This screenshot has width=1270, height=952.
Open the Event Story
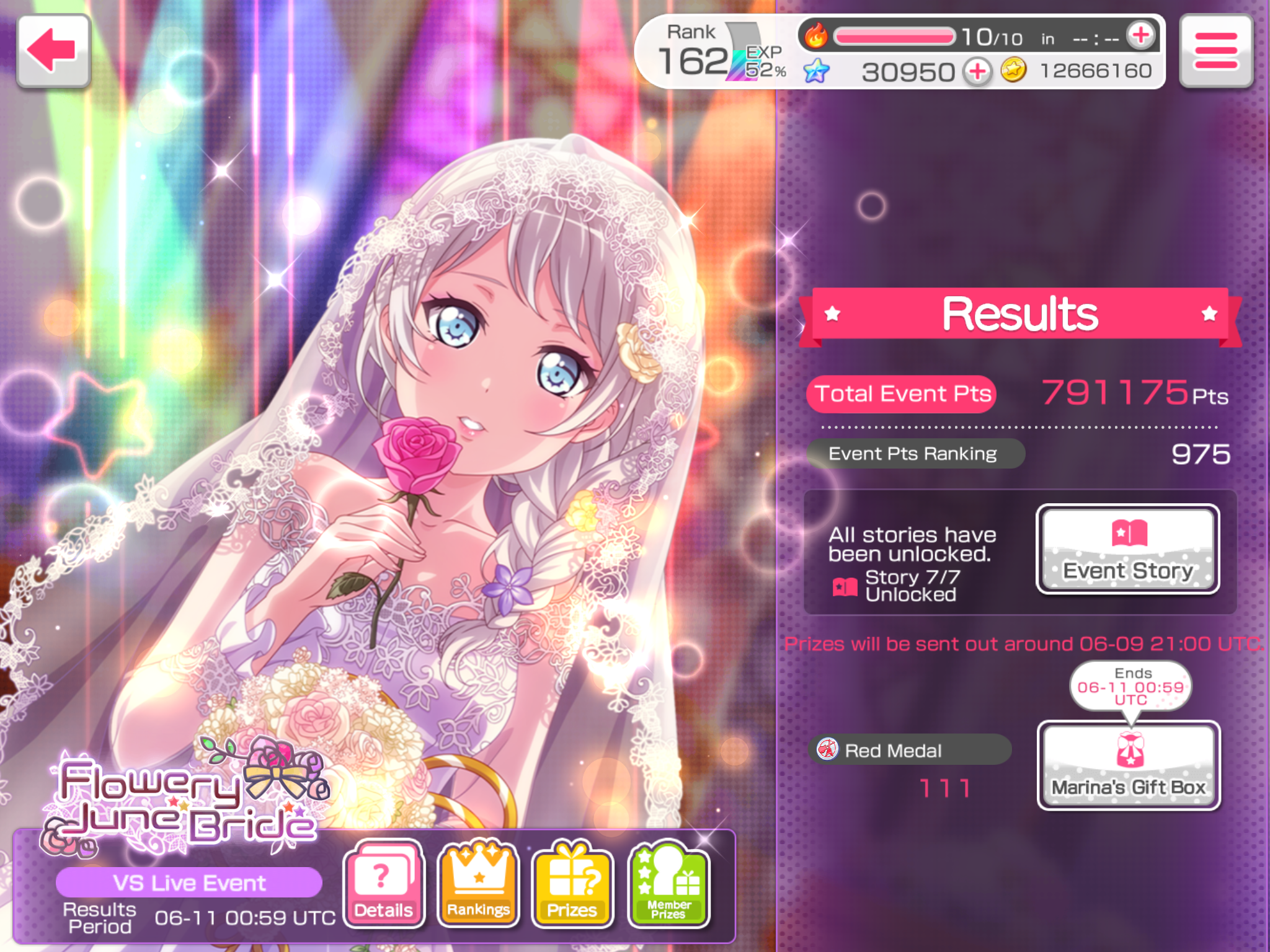coord(1127,549)
